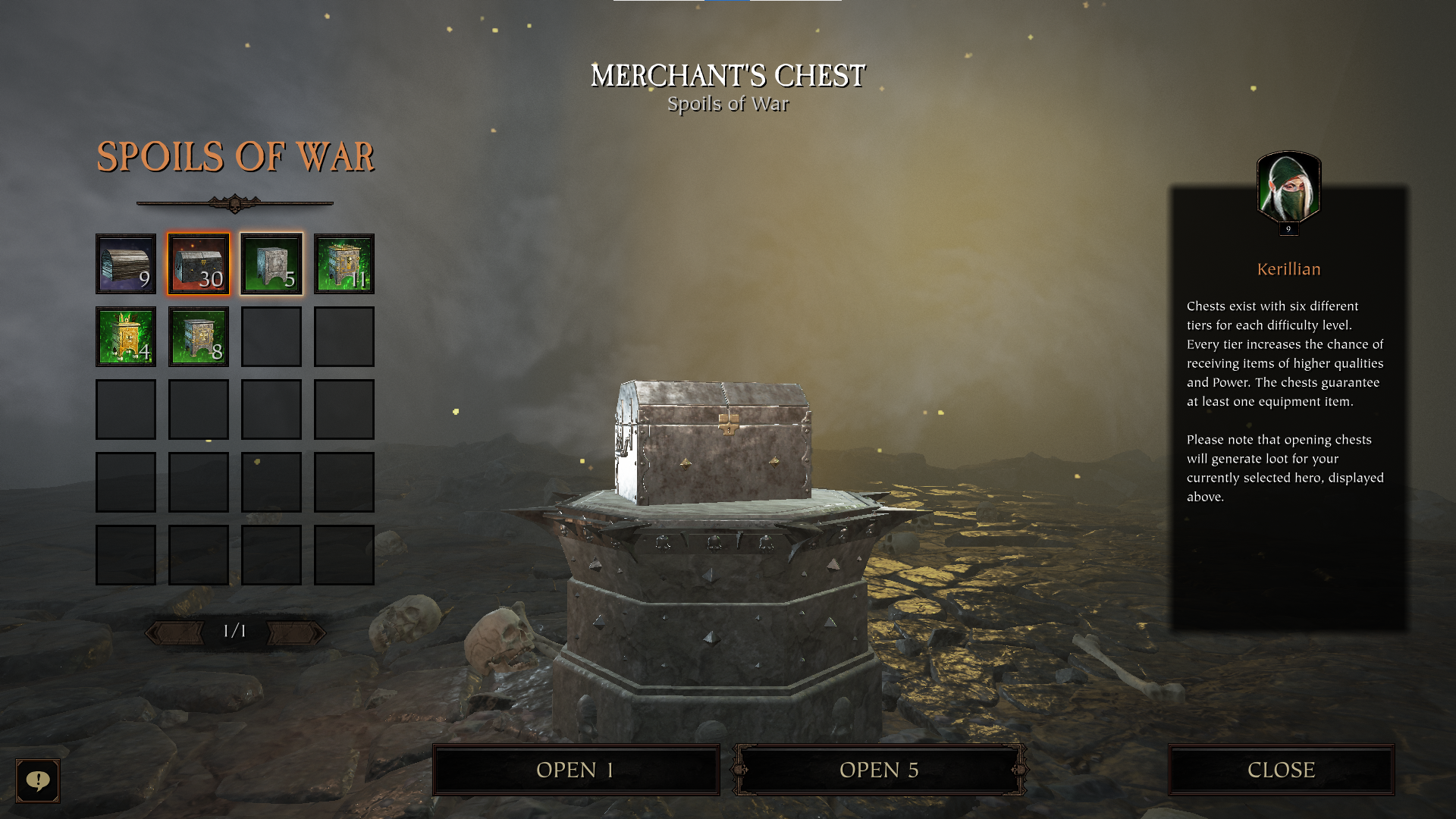
Task: Close the Spoils of War screen
Action: [1281, 770]
